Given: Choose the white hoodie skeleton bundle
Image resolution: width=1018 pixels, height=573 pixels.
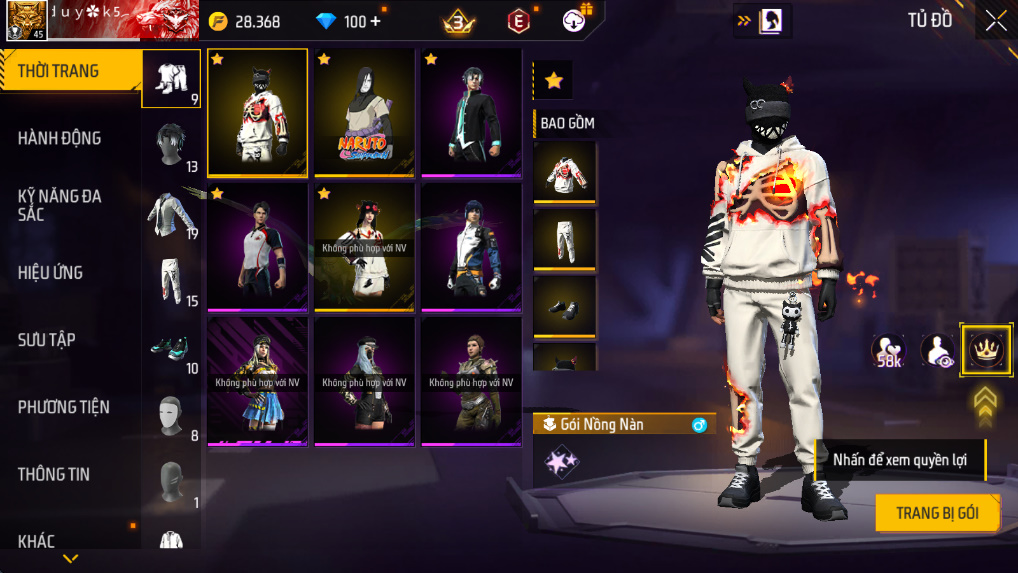Looking at the screenshot, I should (x=257, y=113).
